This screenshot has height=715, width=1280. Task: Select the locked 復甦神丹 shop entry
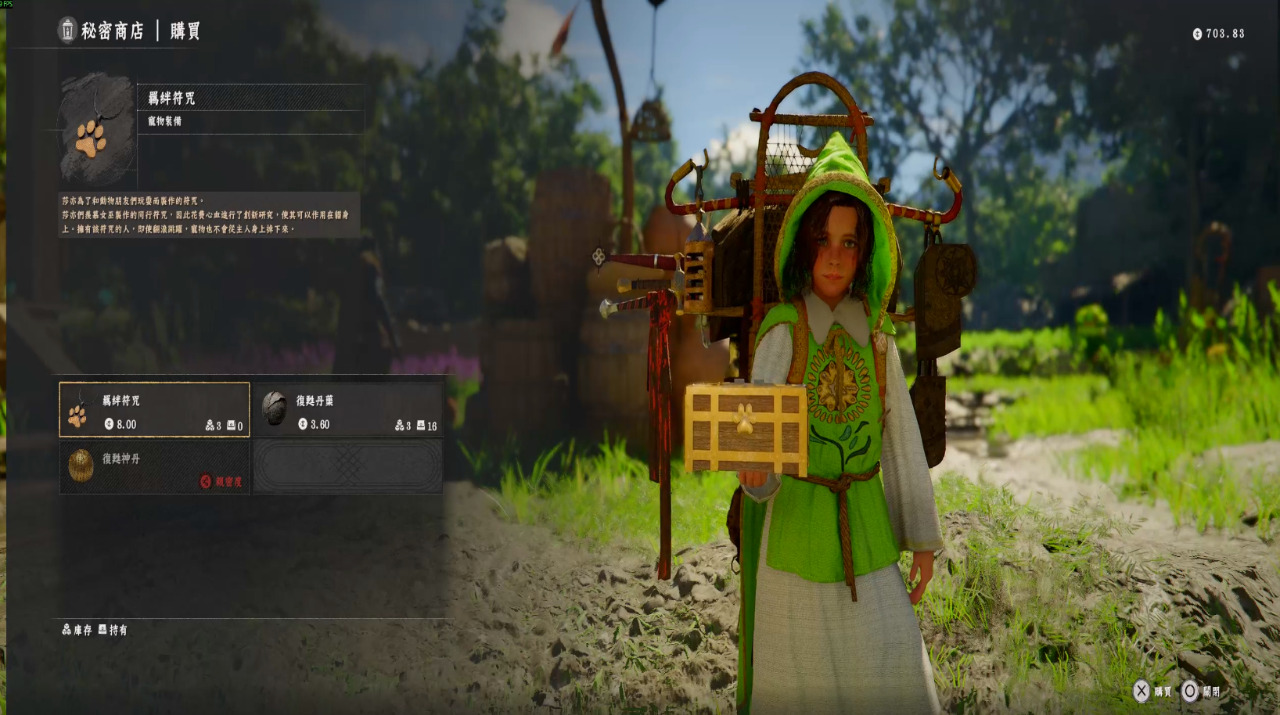click(x=154, y=467)
